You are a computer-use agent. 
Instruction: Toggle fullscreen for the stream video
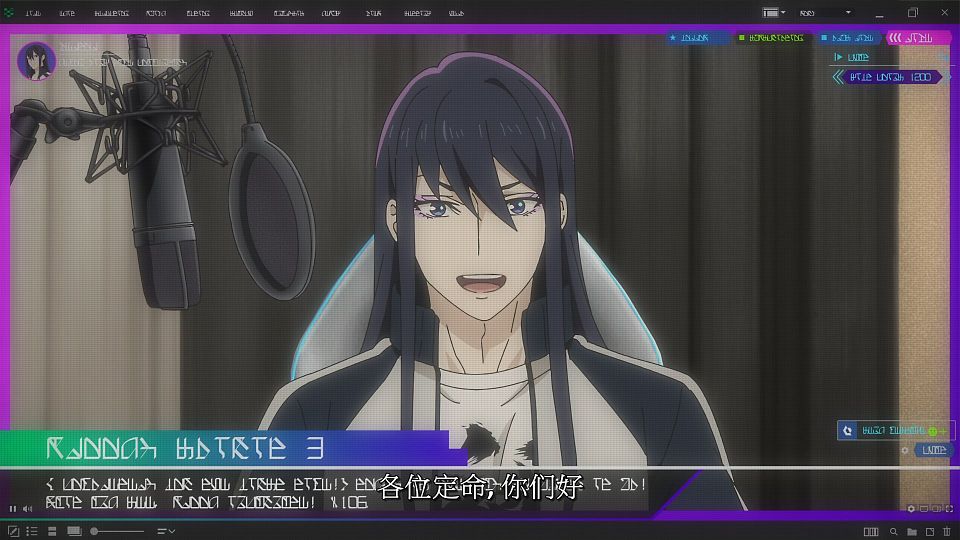tap(949, 509)
